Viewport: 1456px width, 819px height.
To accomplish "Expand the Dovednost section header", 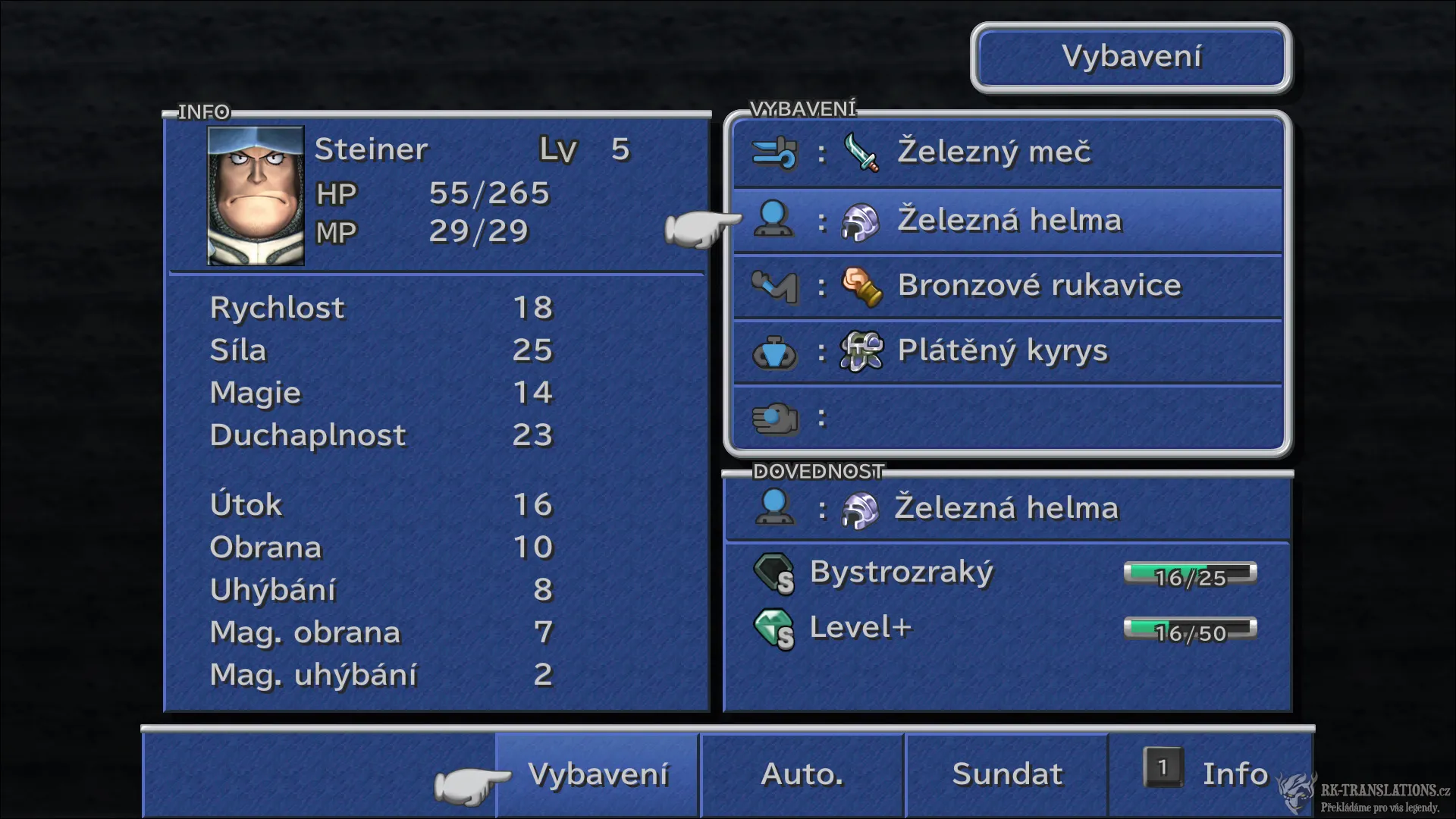I will click(x=817, y=471).
